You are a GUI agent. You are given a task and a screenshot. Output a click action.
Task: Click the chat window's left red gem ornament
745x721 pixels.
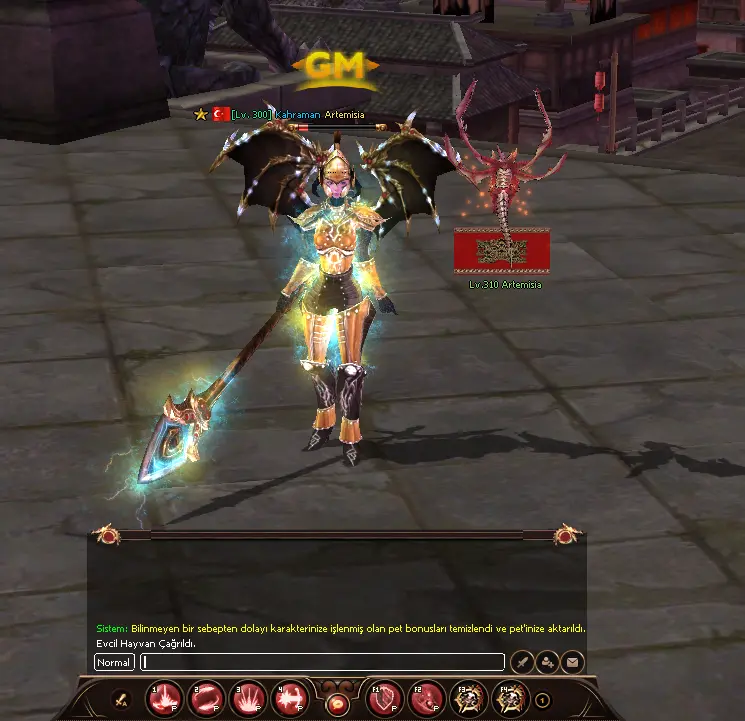(108, 536)
